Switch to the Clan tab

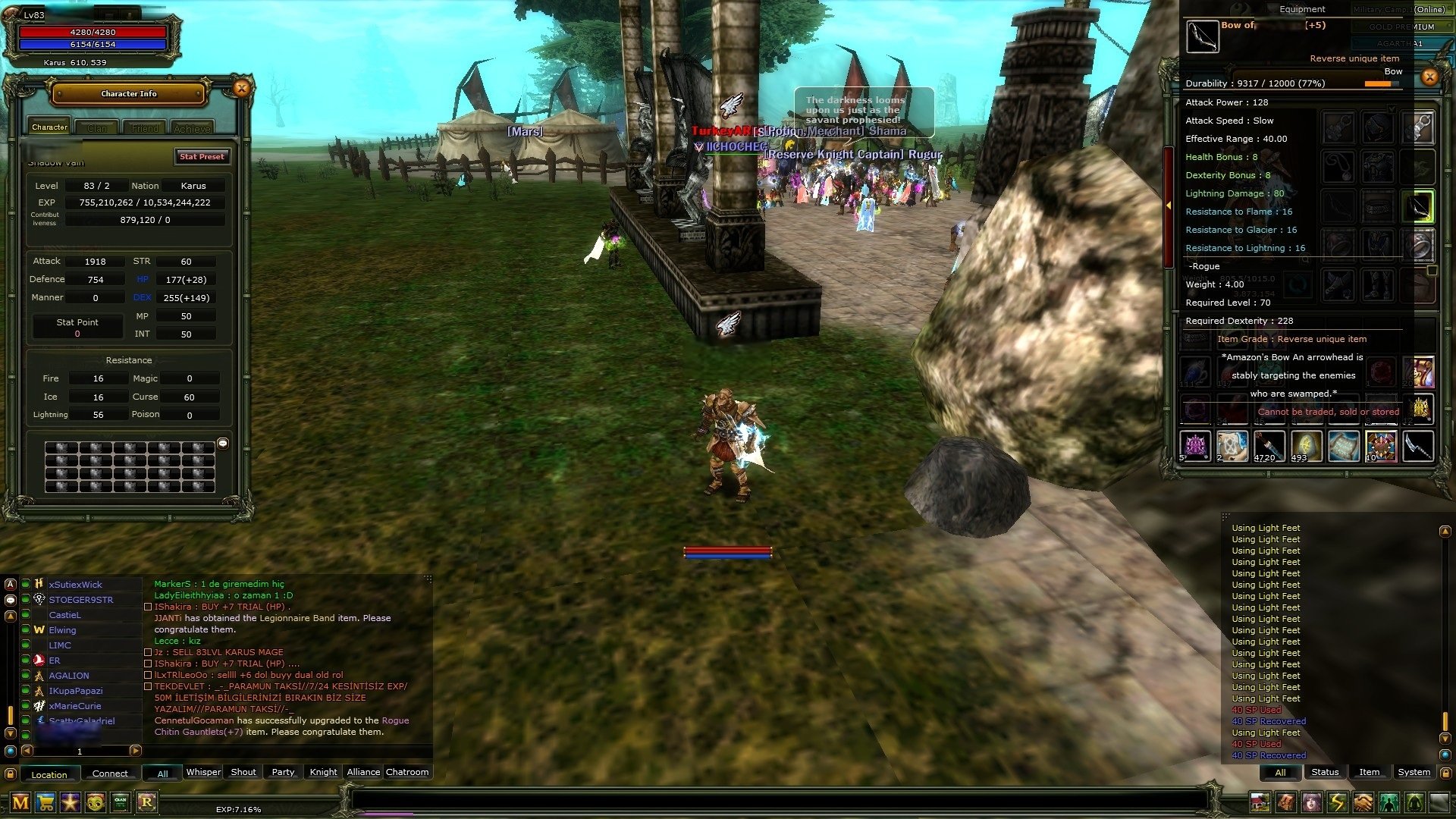click(x=97, y=128)
